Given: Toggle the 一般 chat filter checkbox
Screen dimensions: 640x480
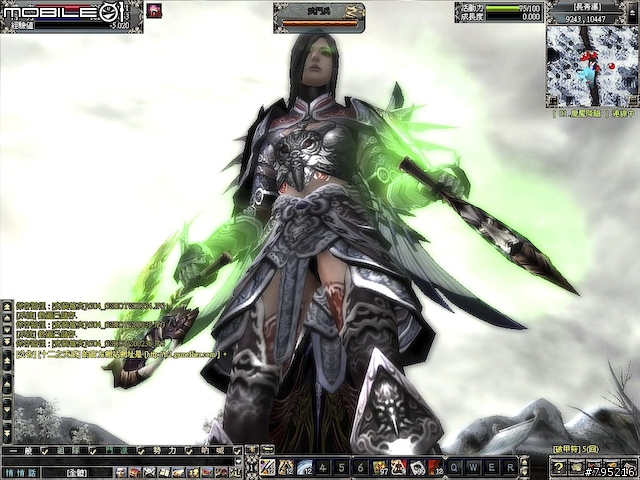Looking at the screenshot, I should (x=43, y=452).
